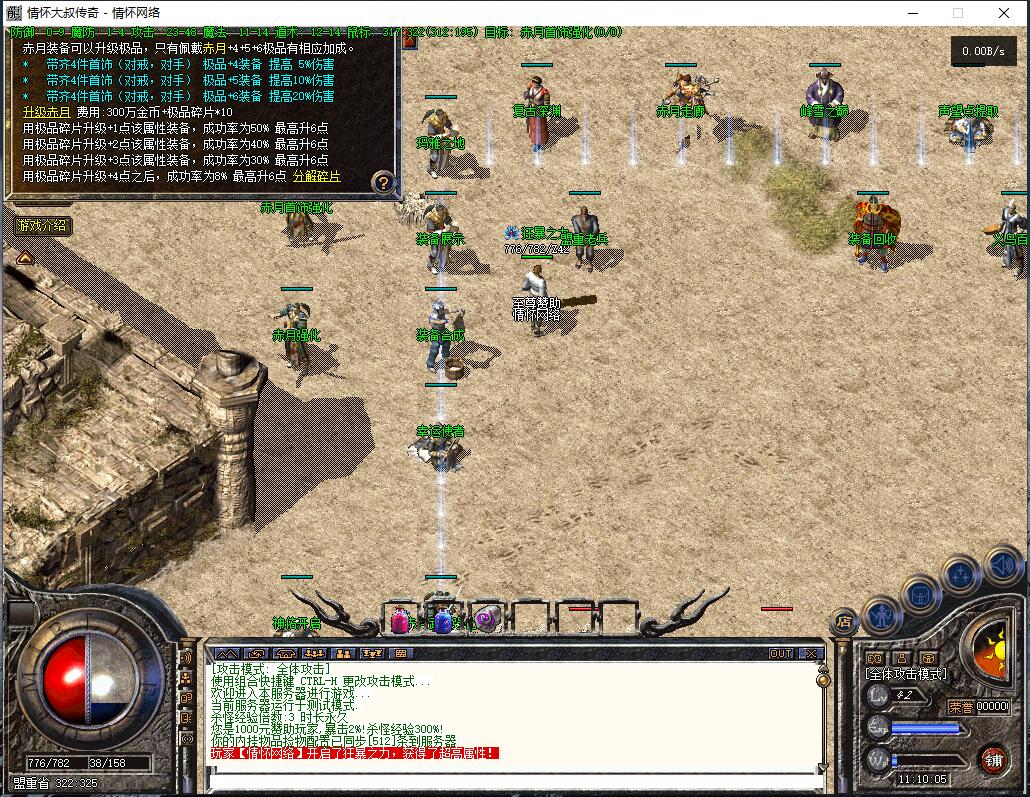The image size is (1030, 797).
Task: Open the 游戏介绍 game introduction
Action: coord(42,226)
